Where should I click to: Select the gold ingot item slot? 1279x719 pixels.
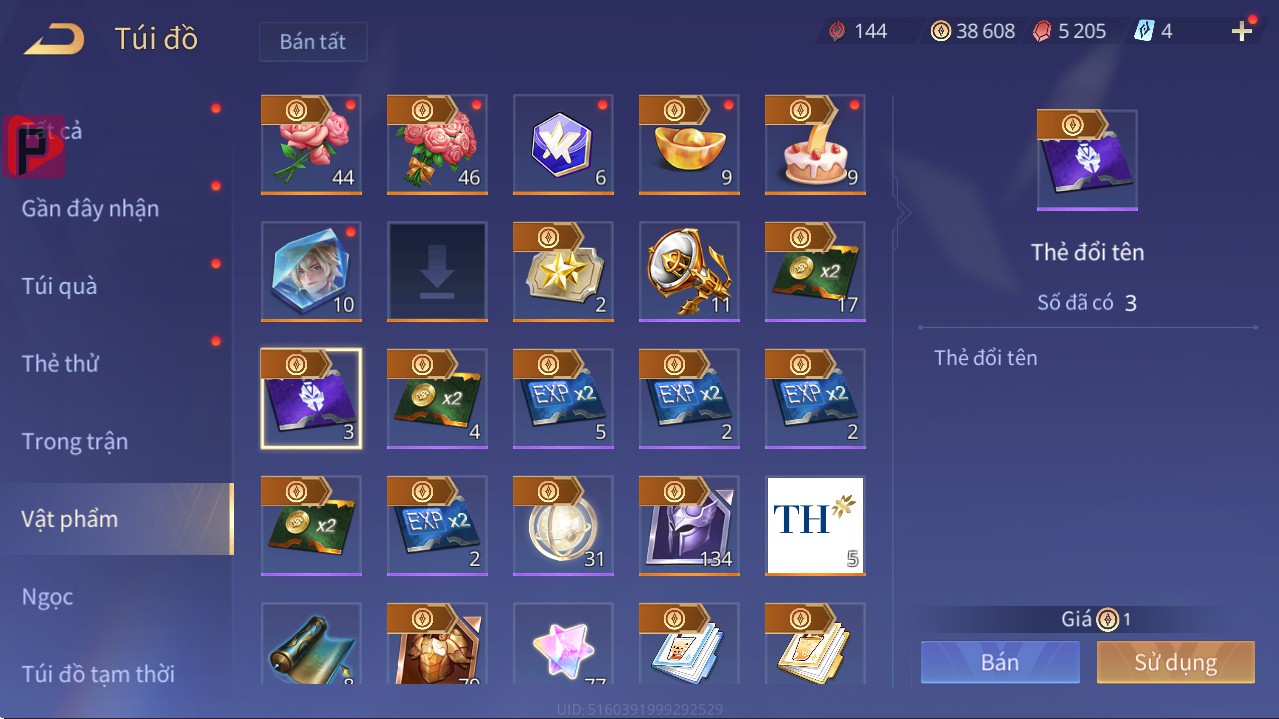[689, 145]
